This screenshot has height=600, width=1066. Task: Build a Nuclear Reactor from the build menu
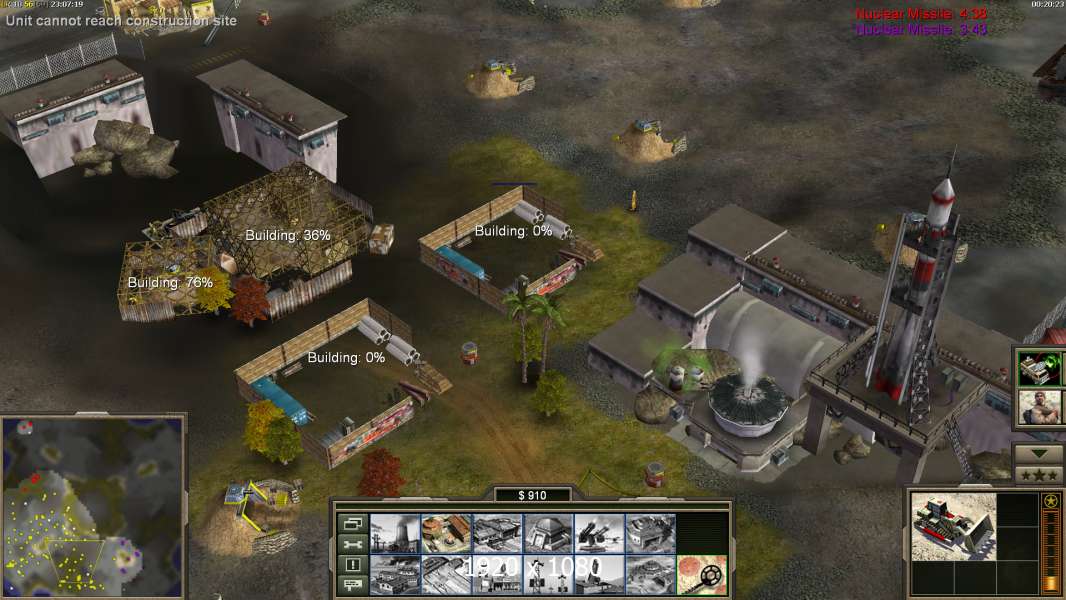coord(395,533)
